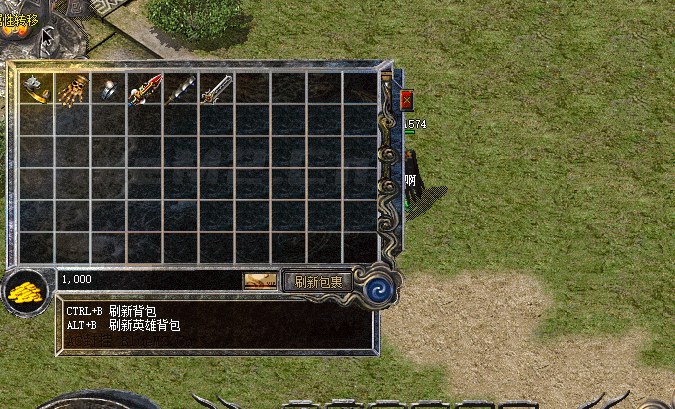The image size is (675, 409).
Task: Select the ring item in the bag
Action: (109, 89)
